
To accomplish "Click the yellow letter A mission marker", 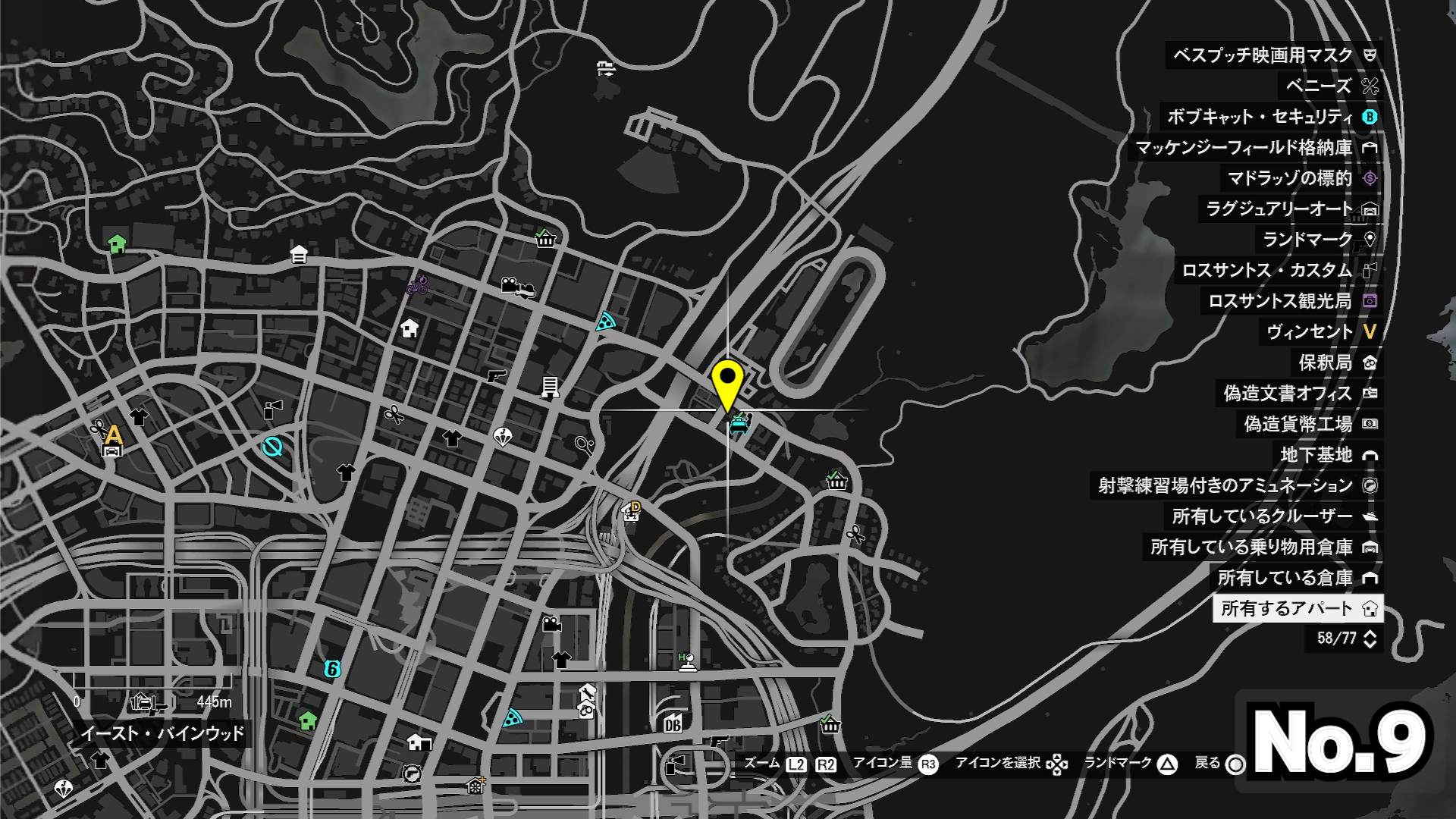I will pyautogui.click(x=114, y=435).
